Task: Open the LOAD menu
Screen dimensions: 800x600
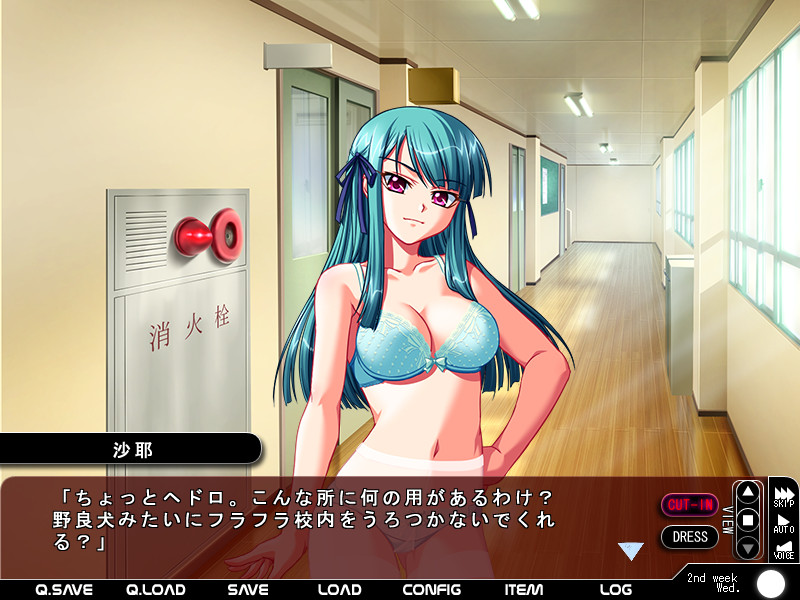Action: [339, 589]
